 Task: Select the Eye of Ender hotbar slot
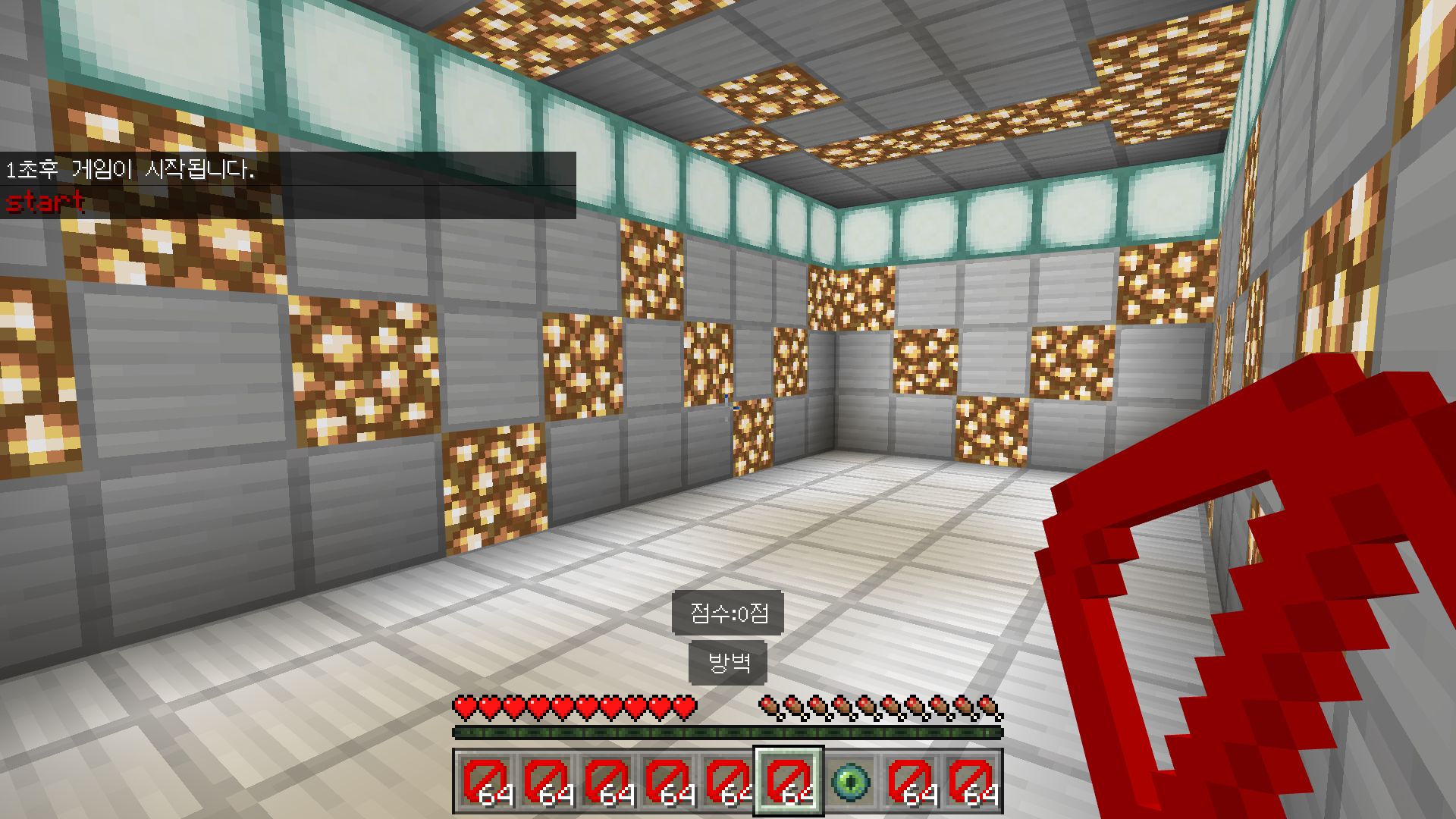tap(849, 781)
